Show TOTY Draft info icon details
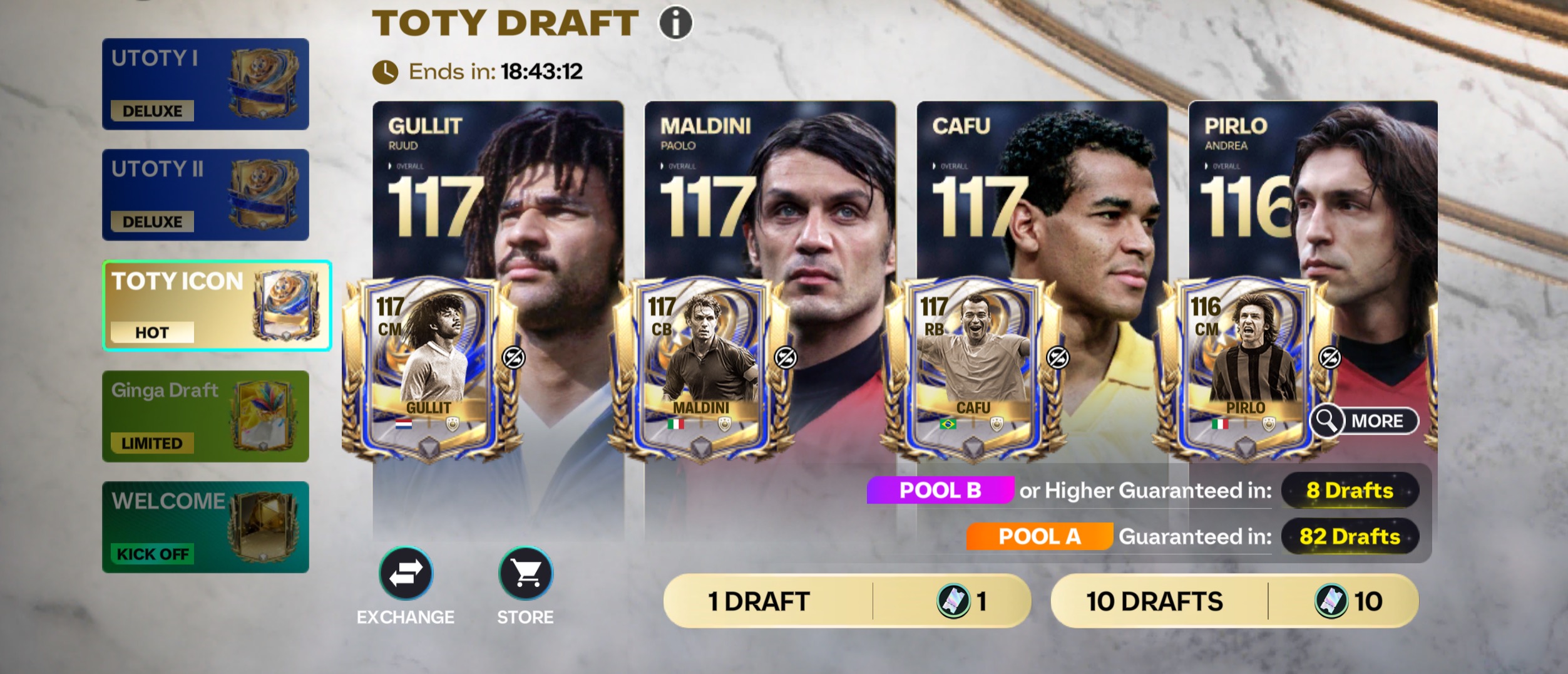Screen dimensions: 1568x674 tap(675, 23)
